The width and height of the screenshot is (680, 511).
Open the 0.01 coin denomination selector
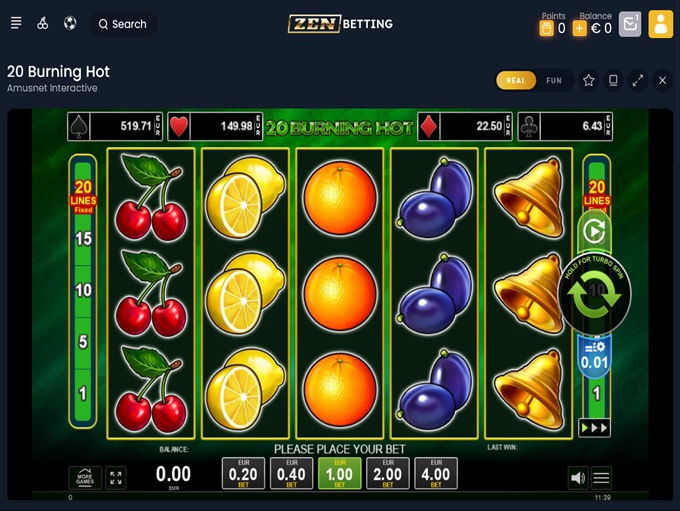[595, 357]
